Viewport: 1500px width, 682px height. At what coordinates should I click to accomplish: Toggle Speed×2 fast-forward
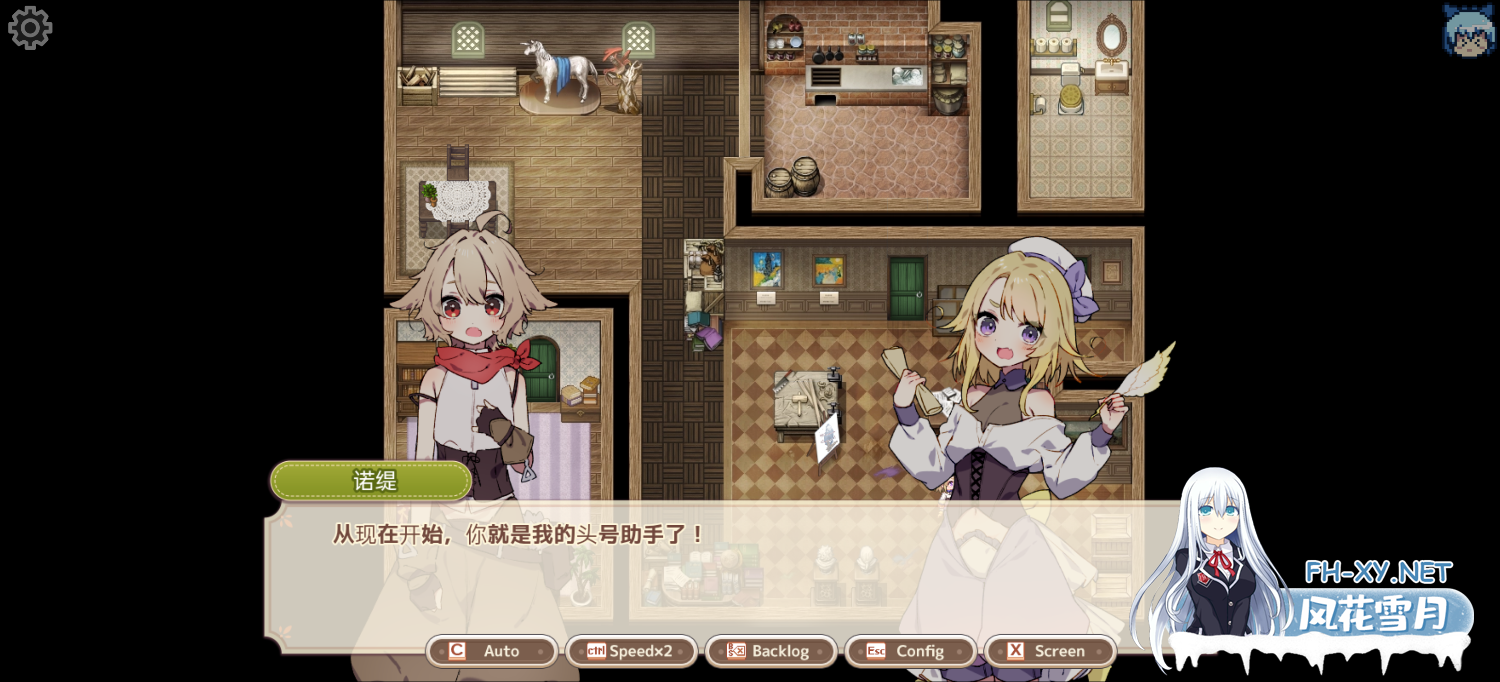click(631, 651)
